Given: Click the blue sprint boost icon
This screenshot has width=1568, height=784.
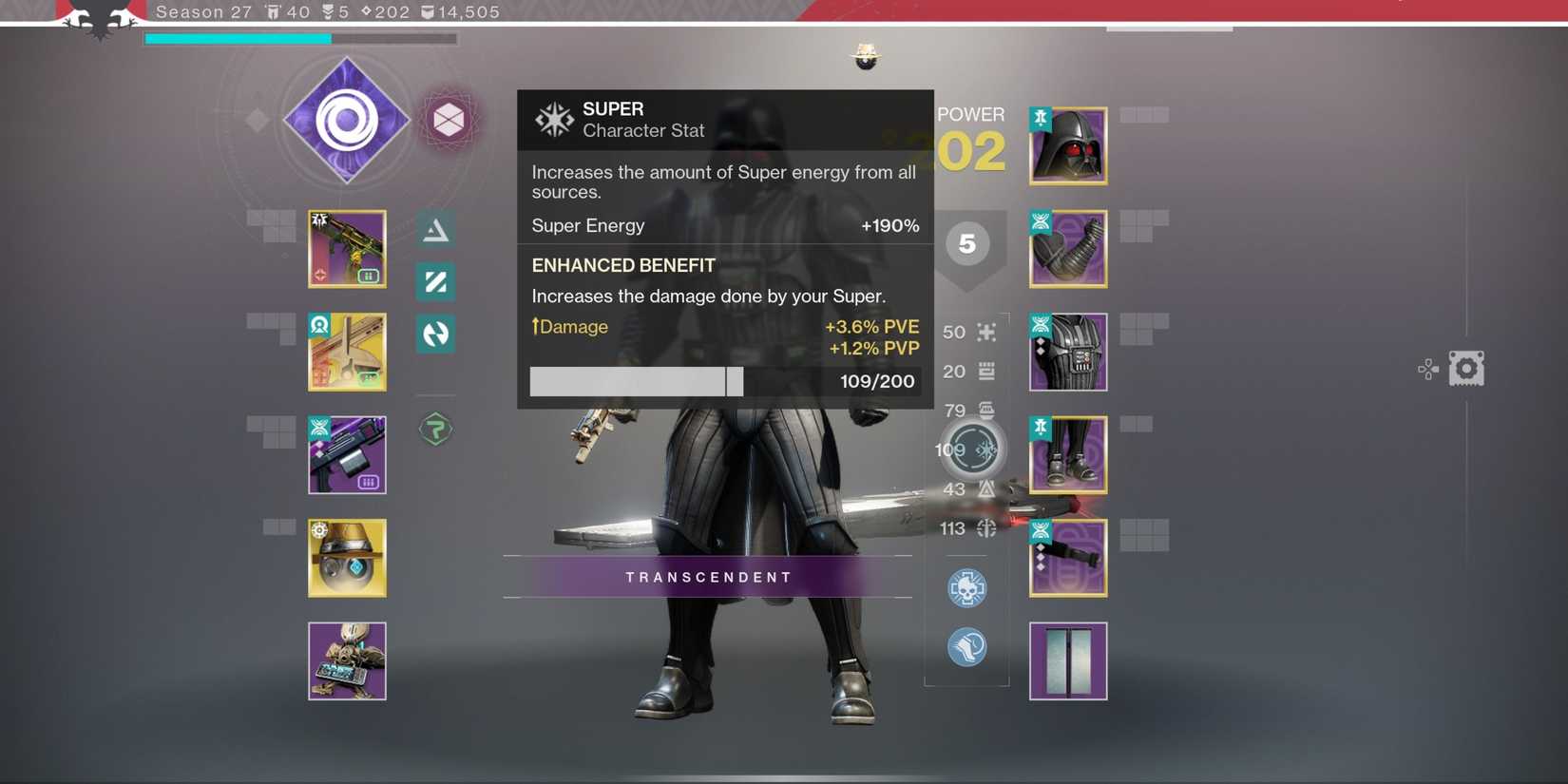Looking at the screenshot, I should [x=967, y=647].
